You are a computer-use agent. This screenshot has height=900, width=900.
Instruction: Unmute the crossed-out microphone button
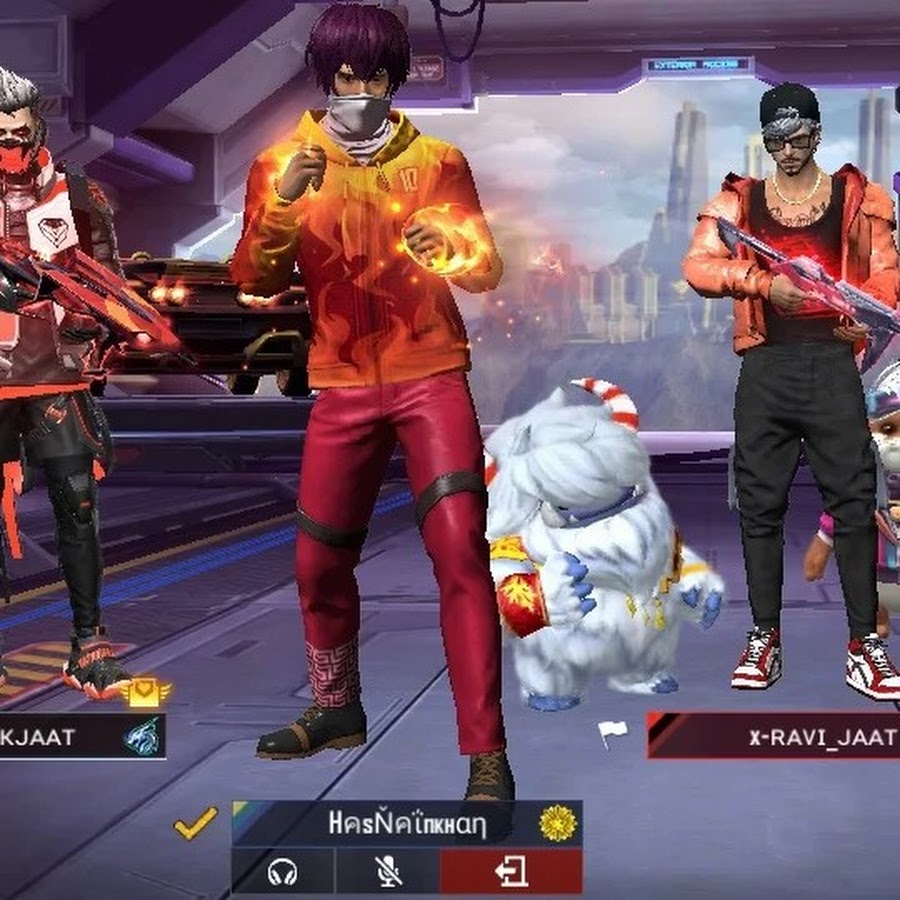pyautogui.click(x=387, y=871)
